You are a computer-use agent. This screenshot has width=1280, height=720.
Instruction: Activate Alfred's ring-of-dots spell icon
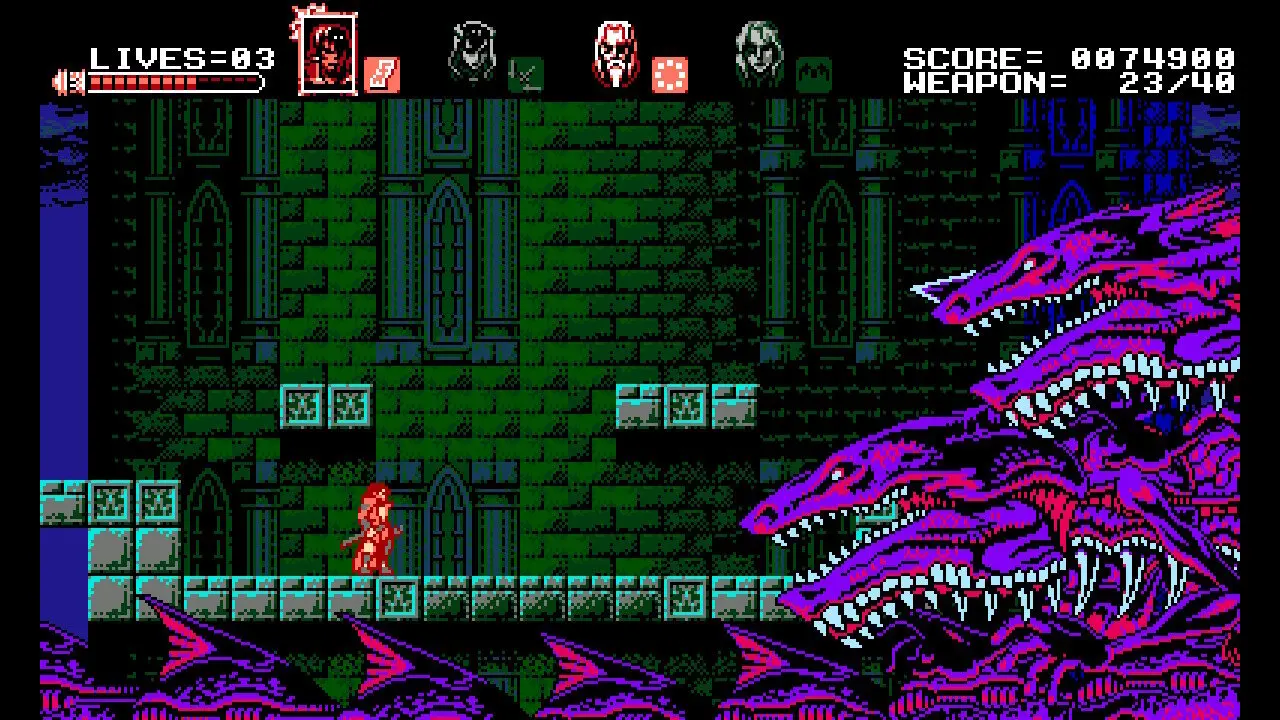click(x=669, y=75)
